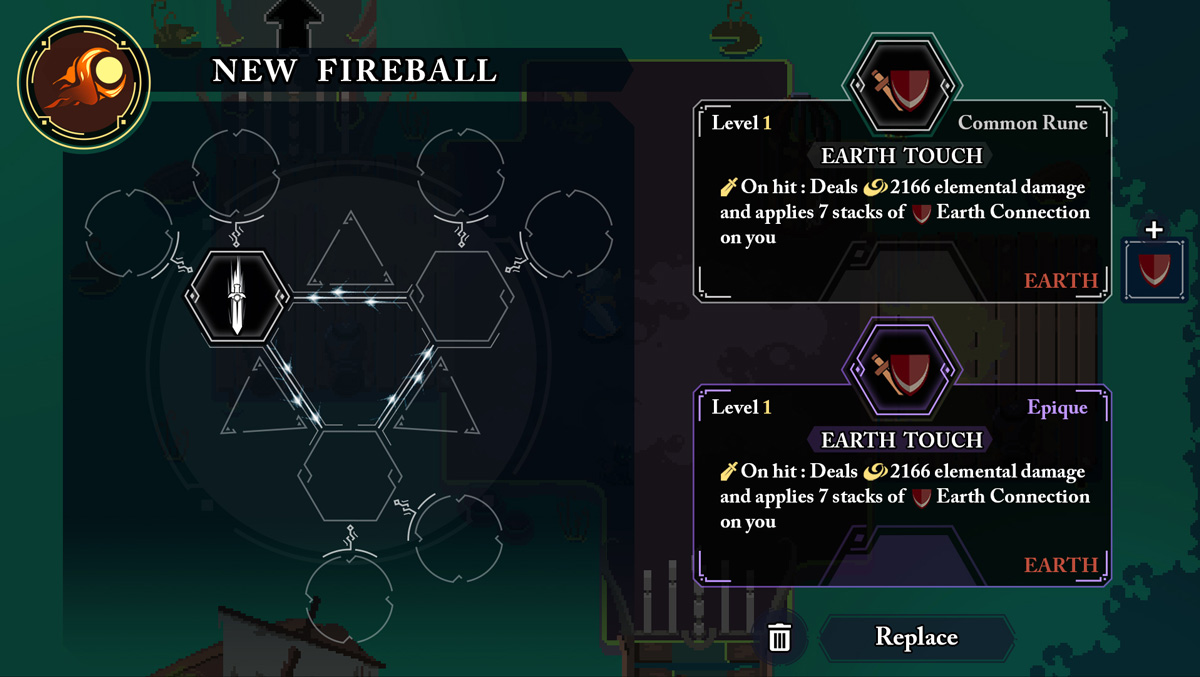
Task: Choose the Epique Earth Touch rune card
Action: tap(902, 485)
